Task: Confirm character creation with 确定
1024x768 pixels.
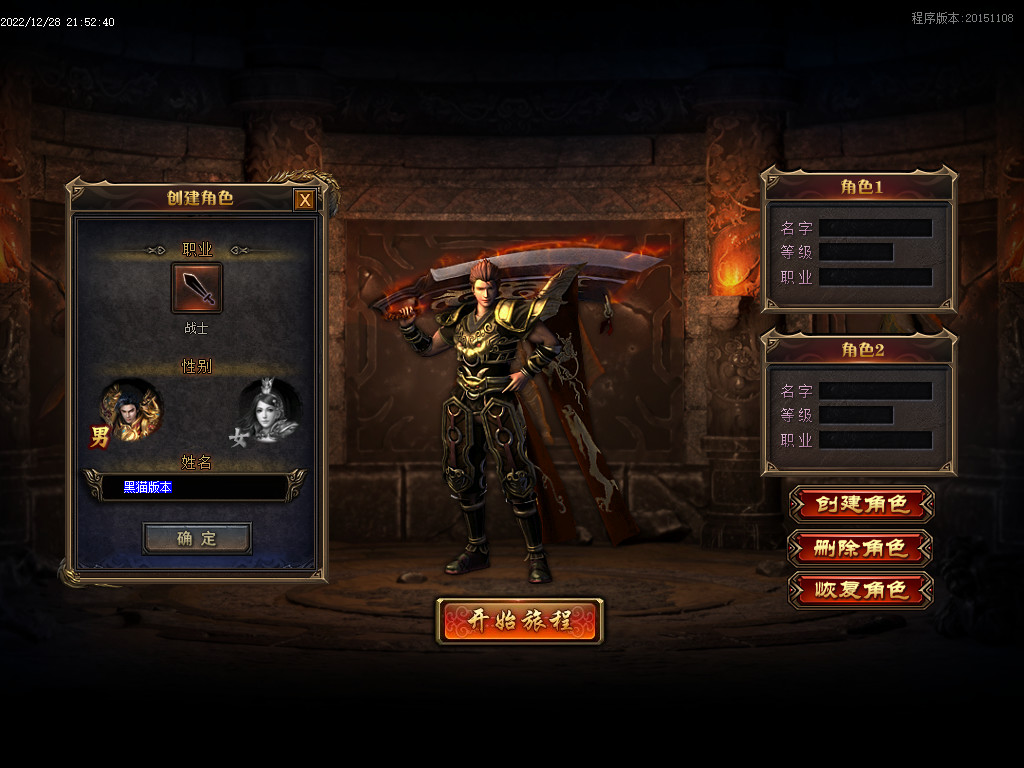Action: click(197, 538)
